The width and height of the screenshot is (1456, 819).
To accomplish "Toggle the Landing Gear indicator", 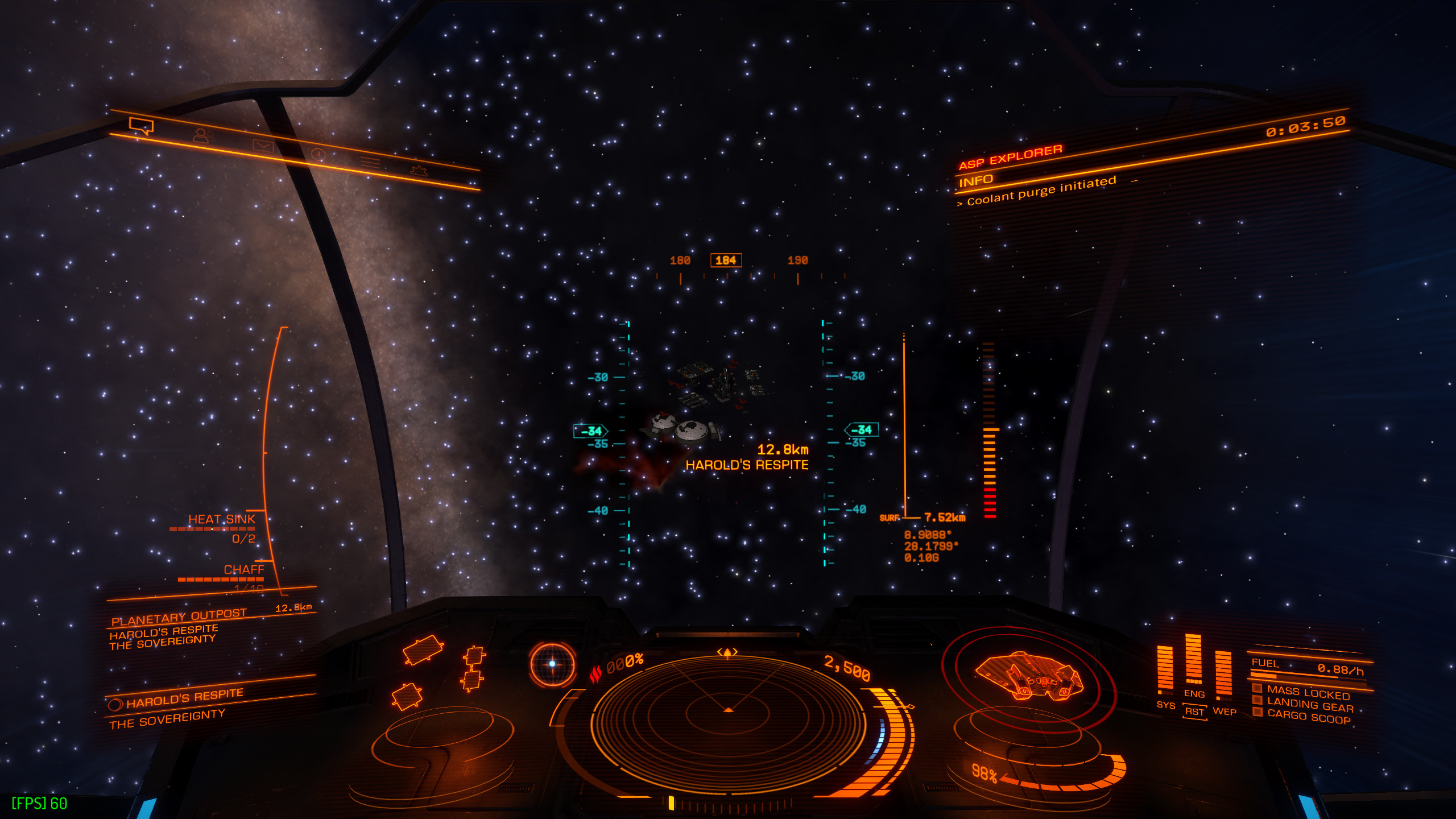I will [x=1309, y=705].
